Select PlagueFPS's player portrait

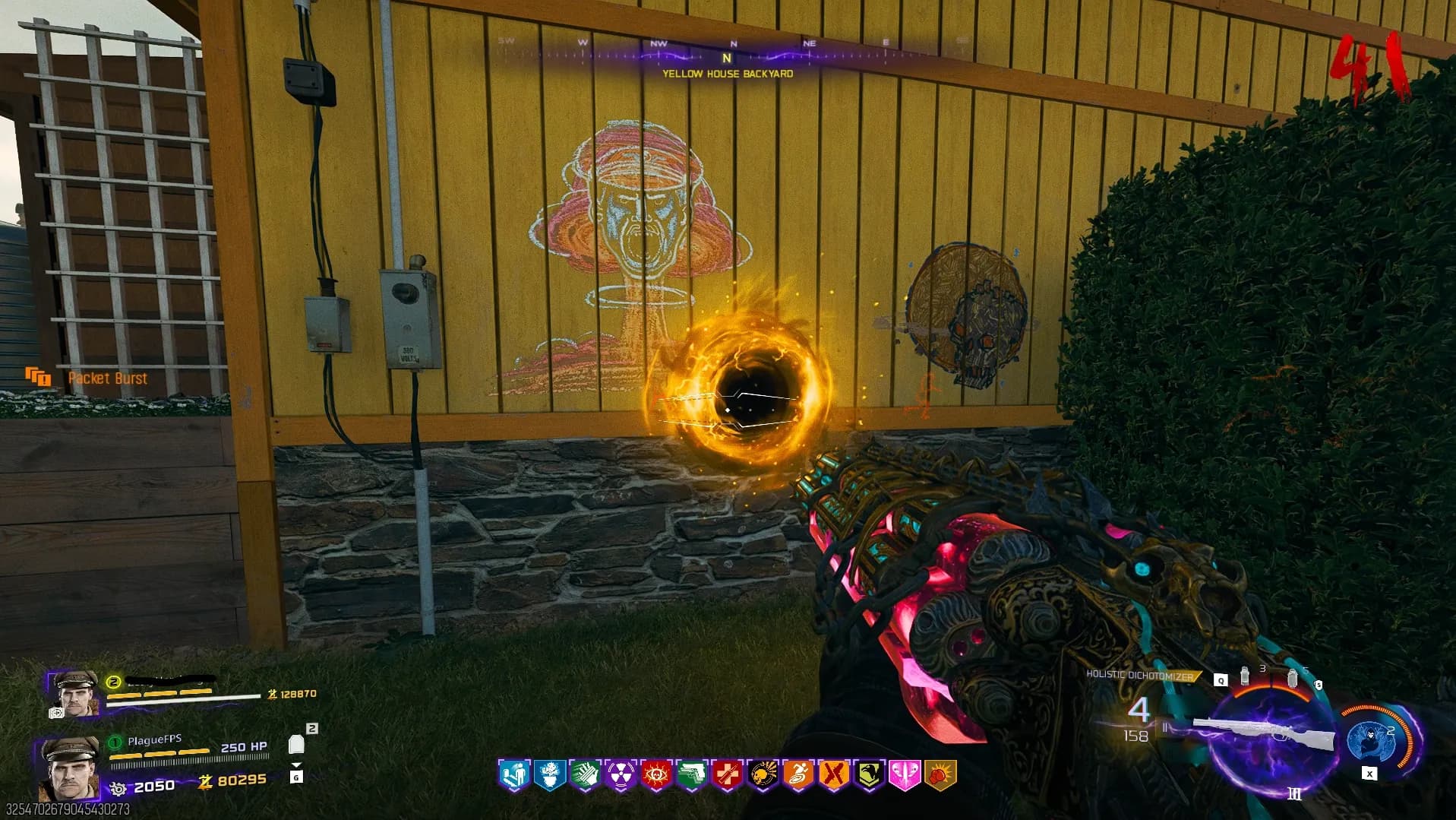pos(70,768)
